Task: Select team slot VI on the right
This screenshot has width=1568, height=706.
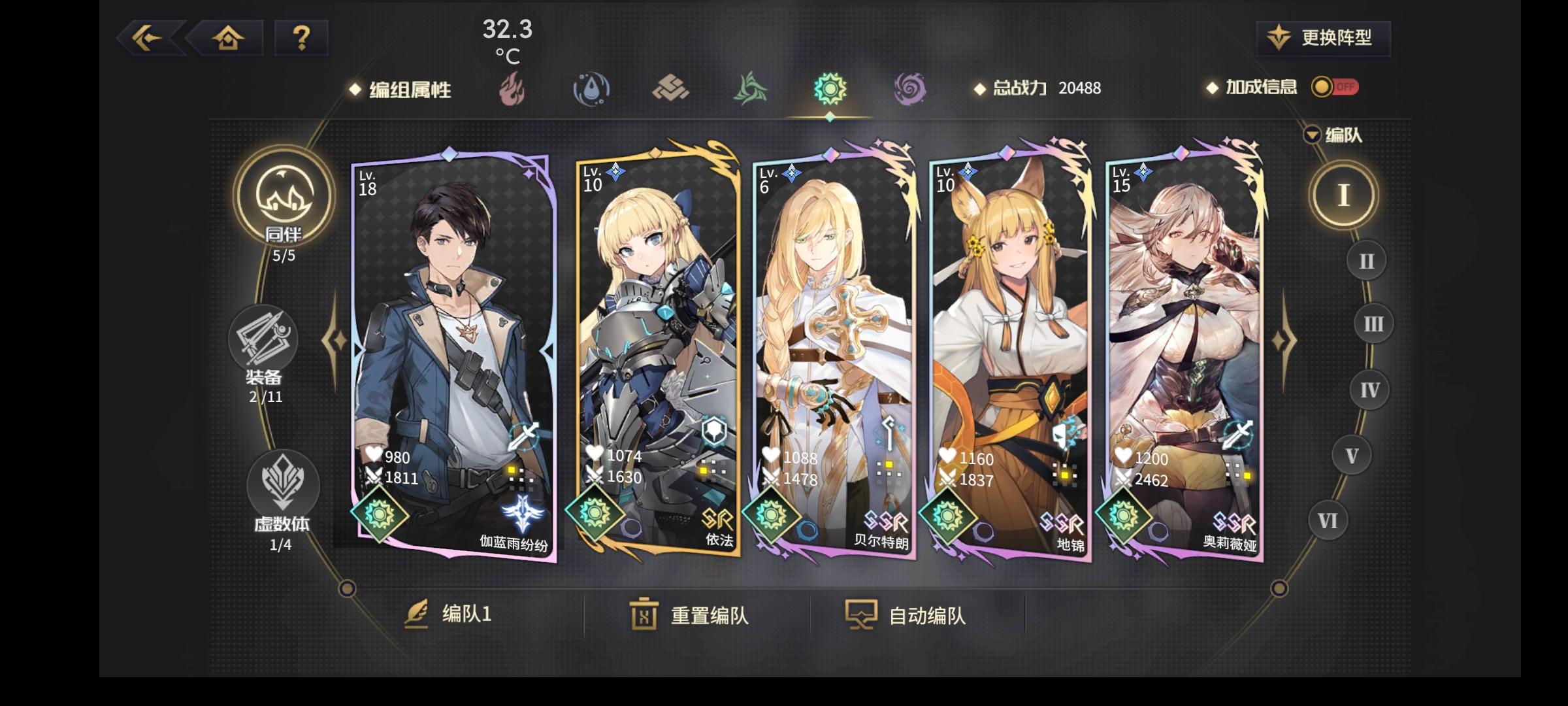Action: pyautogui.click(x=1329, y=518)
